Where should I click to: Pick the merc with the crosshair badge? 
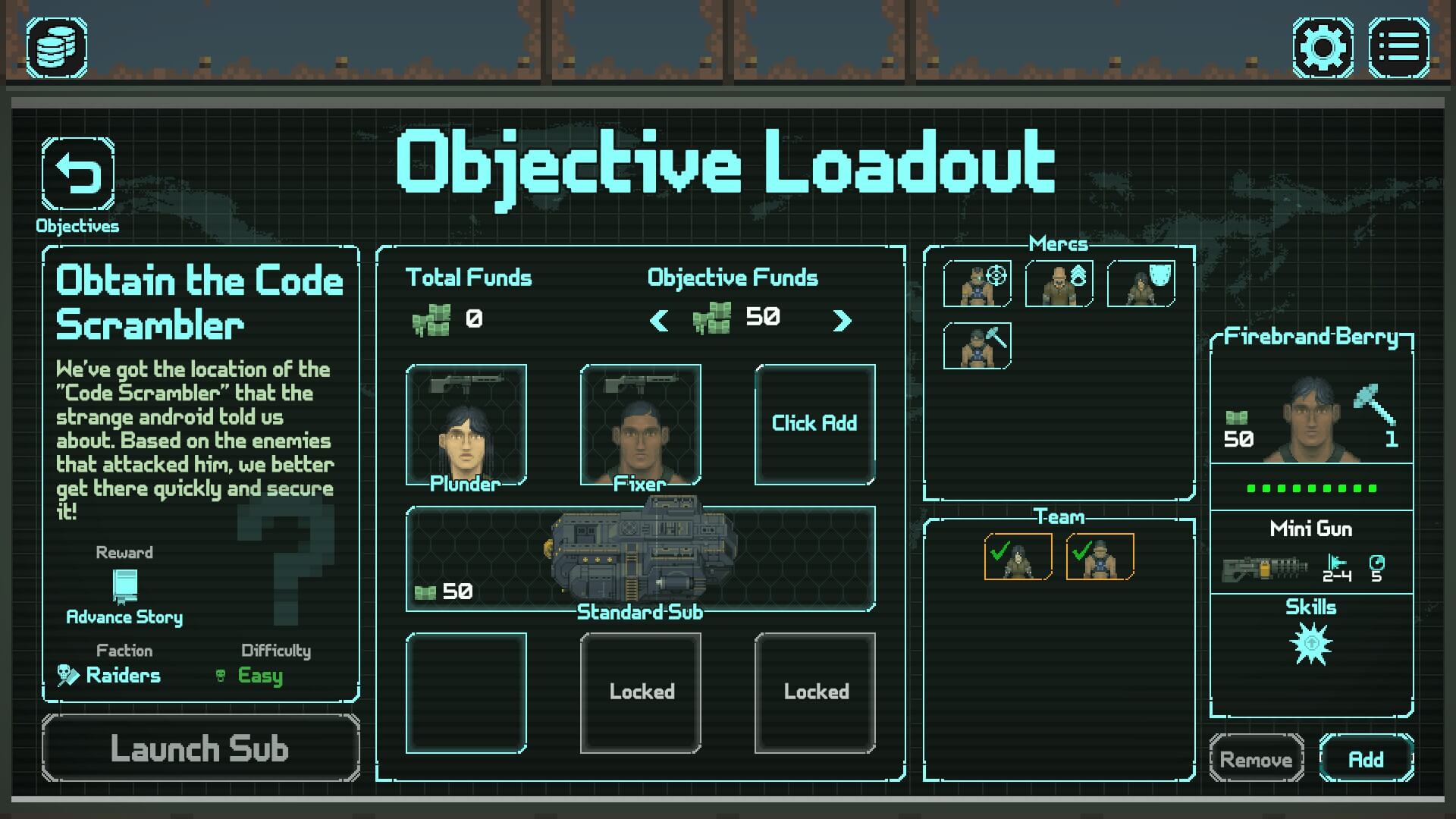coord(977,284)
